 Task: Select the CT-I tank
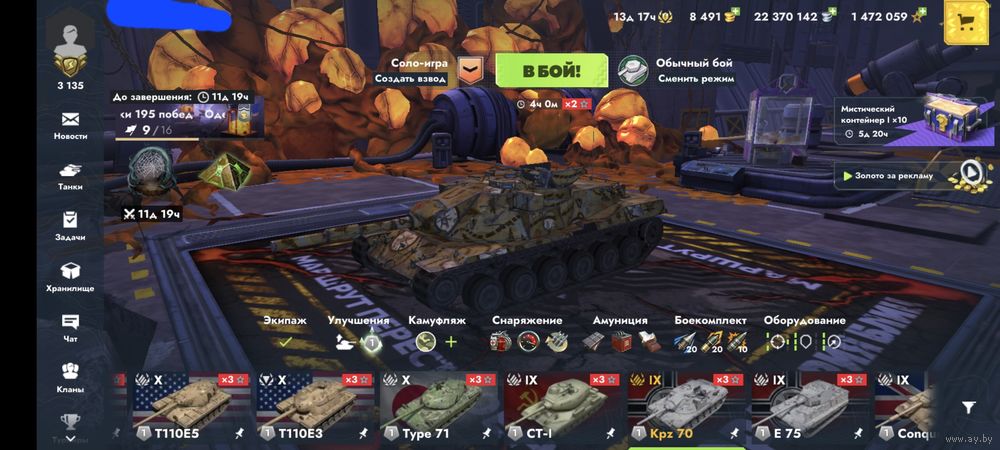click(560, 407)
